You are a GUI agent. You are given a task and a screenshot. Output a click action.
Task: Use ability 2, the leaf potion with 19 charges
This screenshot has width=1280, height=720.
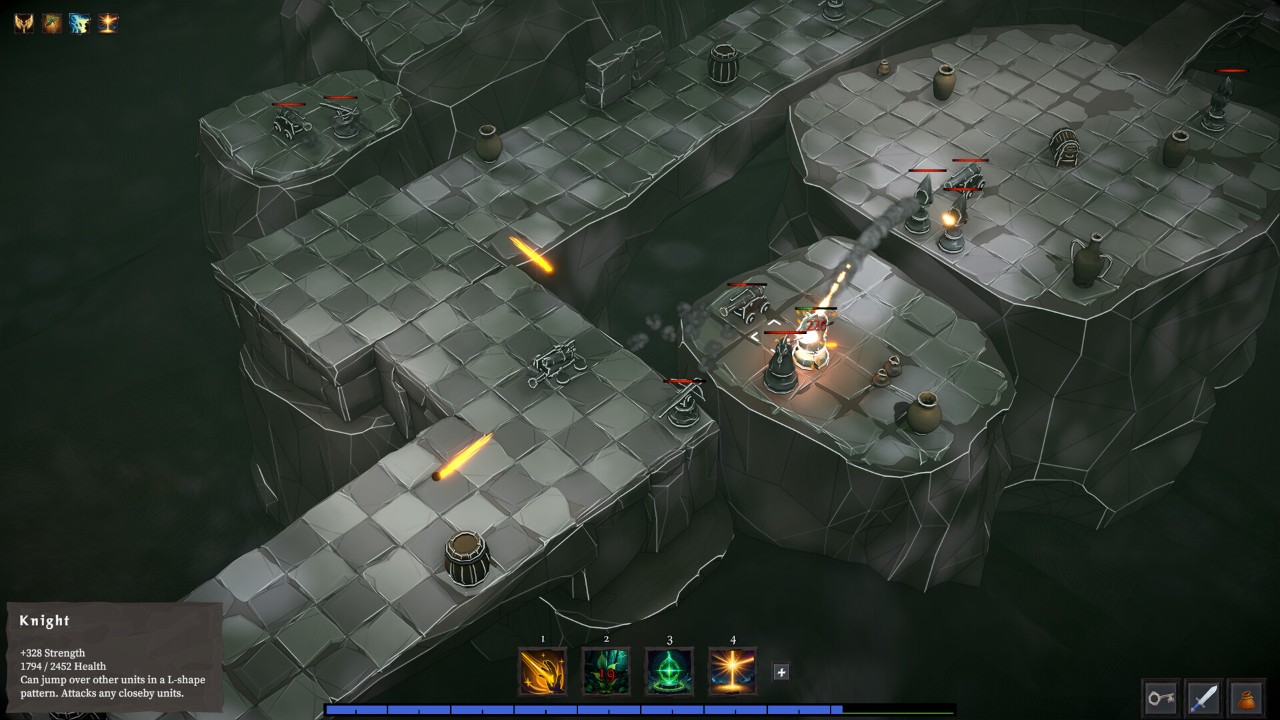pyautogui.click(x=607, y=670)
